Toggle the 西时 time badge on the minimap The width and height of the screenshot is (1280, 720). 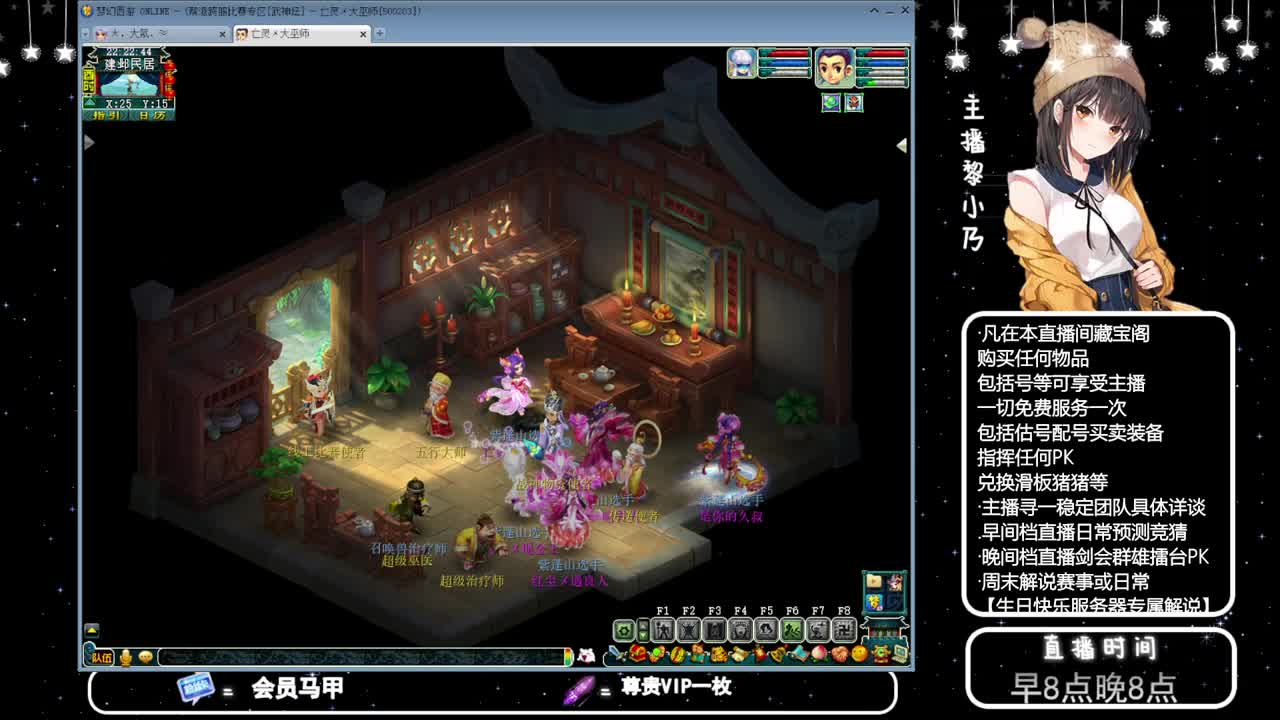[89, 81]
